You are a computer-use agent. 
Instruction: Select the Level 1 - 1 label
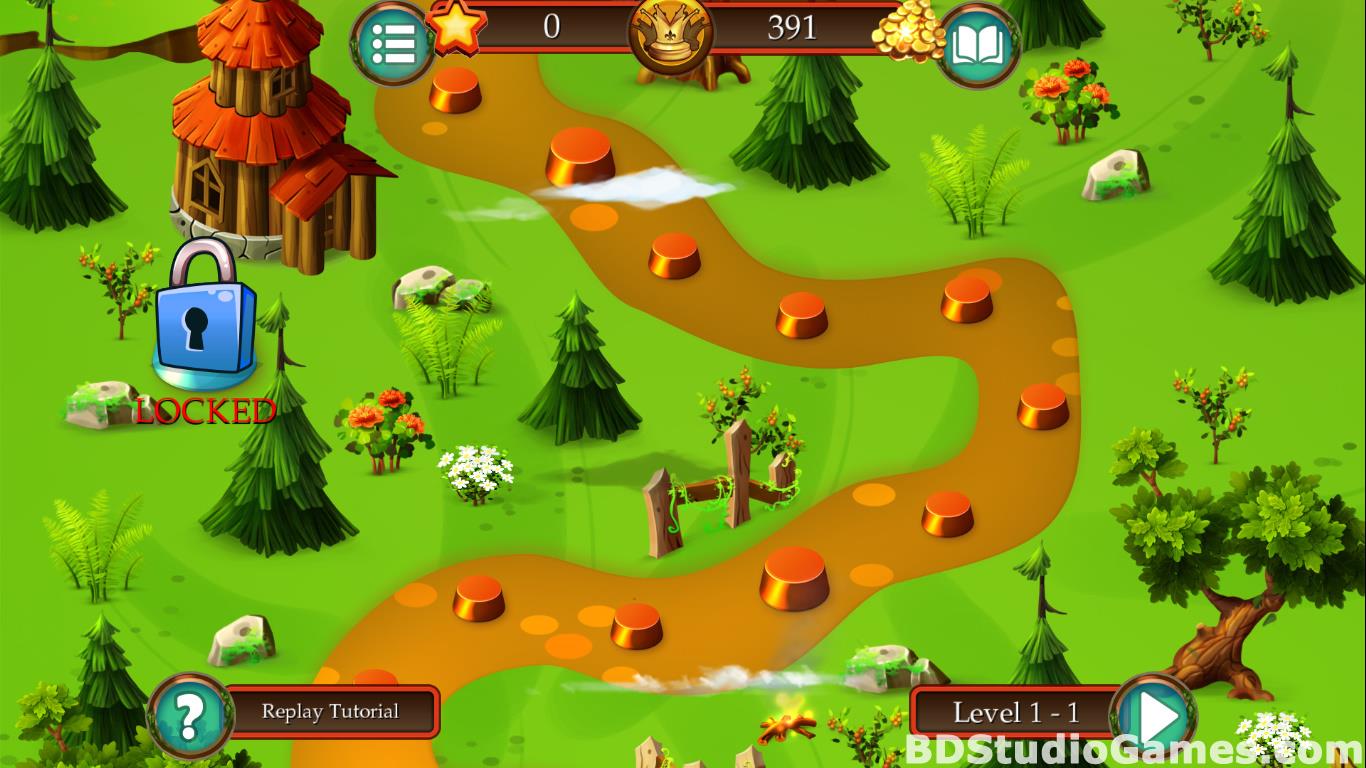pos(1015,713)
